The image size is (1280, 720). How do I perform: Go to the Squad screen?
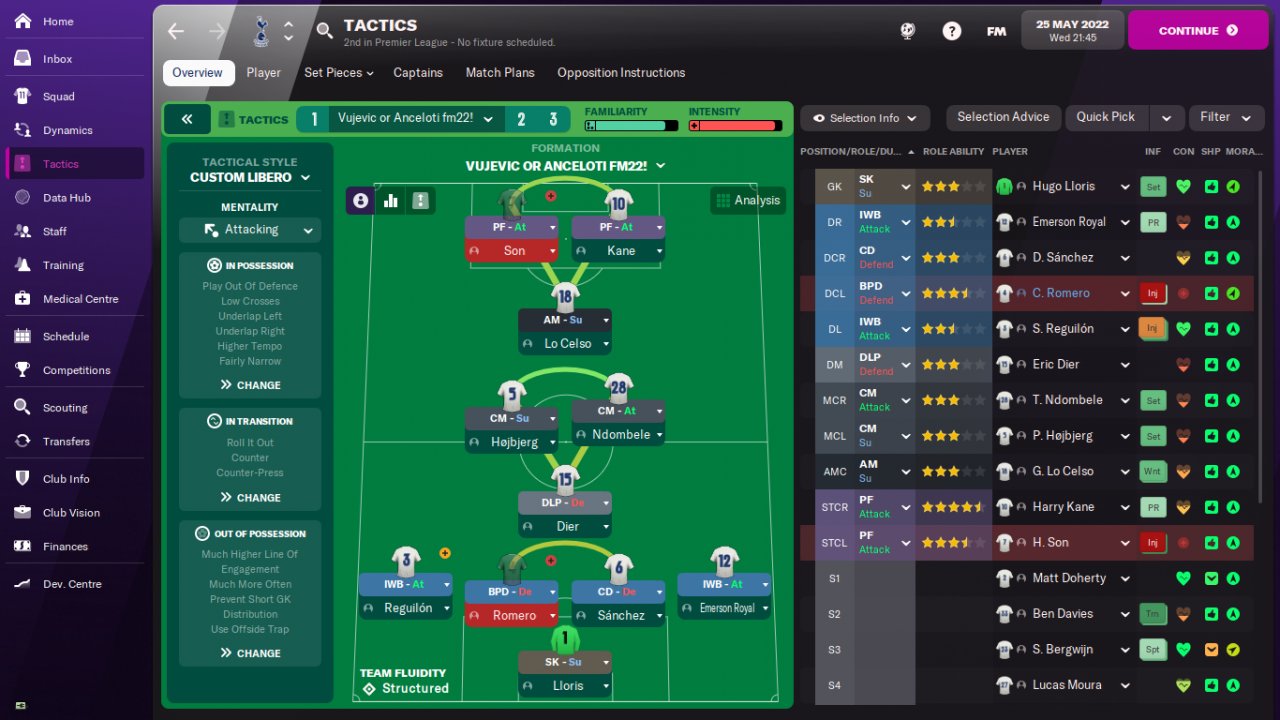[58, 97]
